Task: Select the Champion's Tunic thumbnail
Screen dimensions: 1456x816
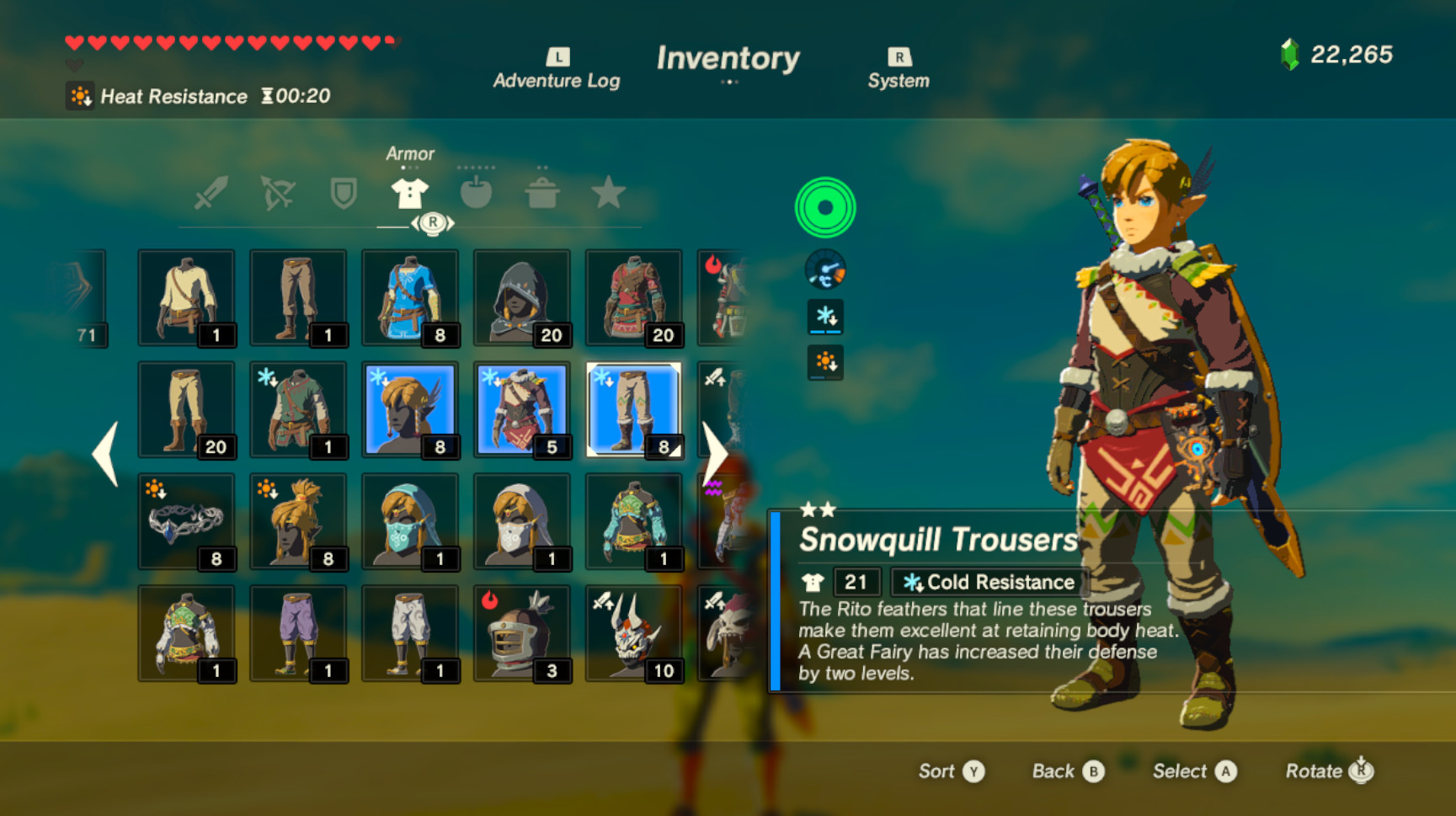Action: 410,296
